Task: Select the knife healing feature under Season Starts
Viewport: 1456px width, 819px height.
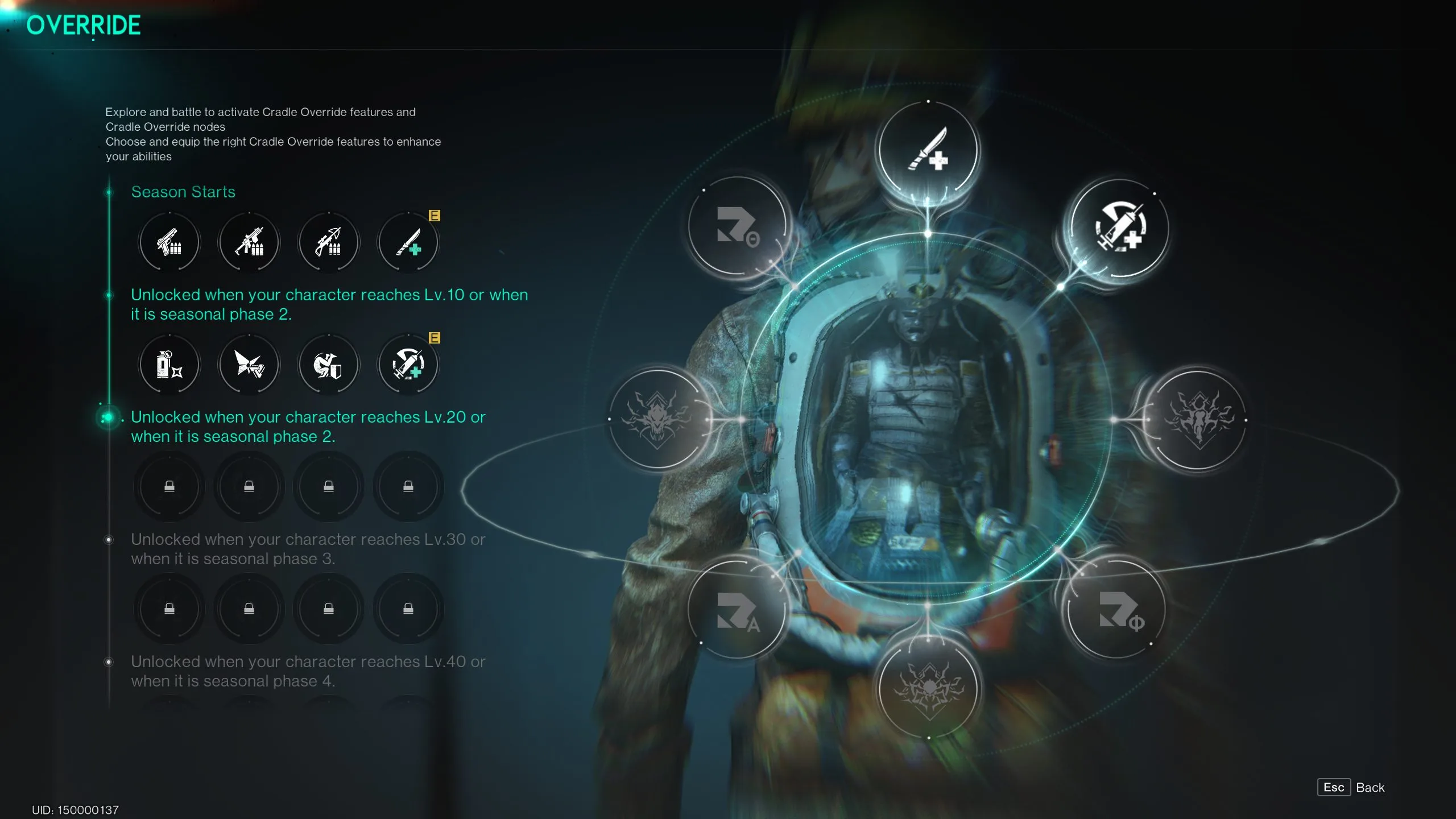Action: [408, 242]
